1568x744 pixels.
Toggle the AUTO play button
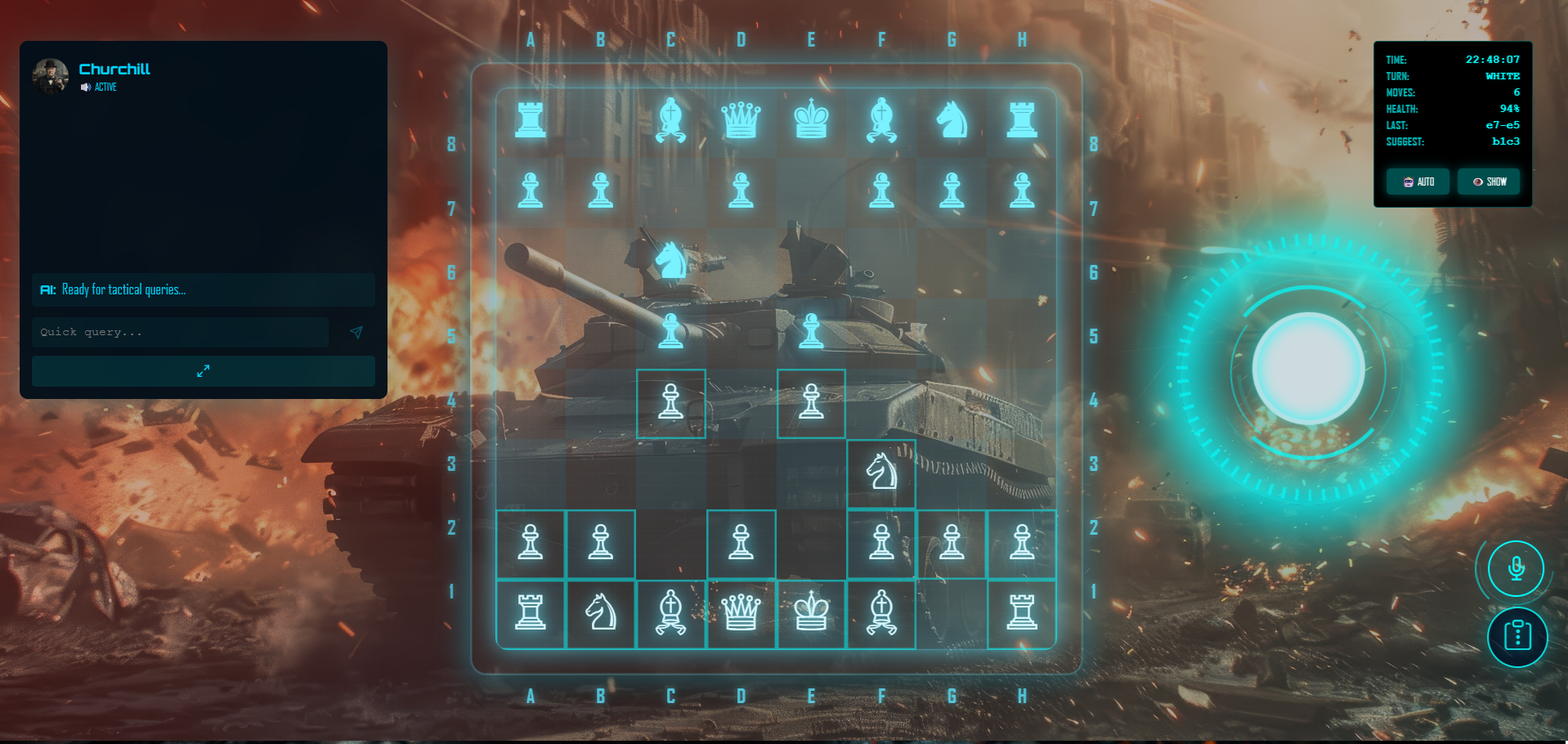[x=1418, y=182]
